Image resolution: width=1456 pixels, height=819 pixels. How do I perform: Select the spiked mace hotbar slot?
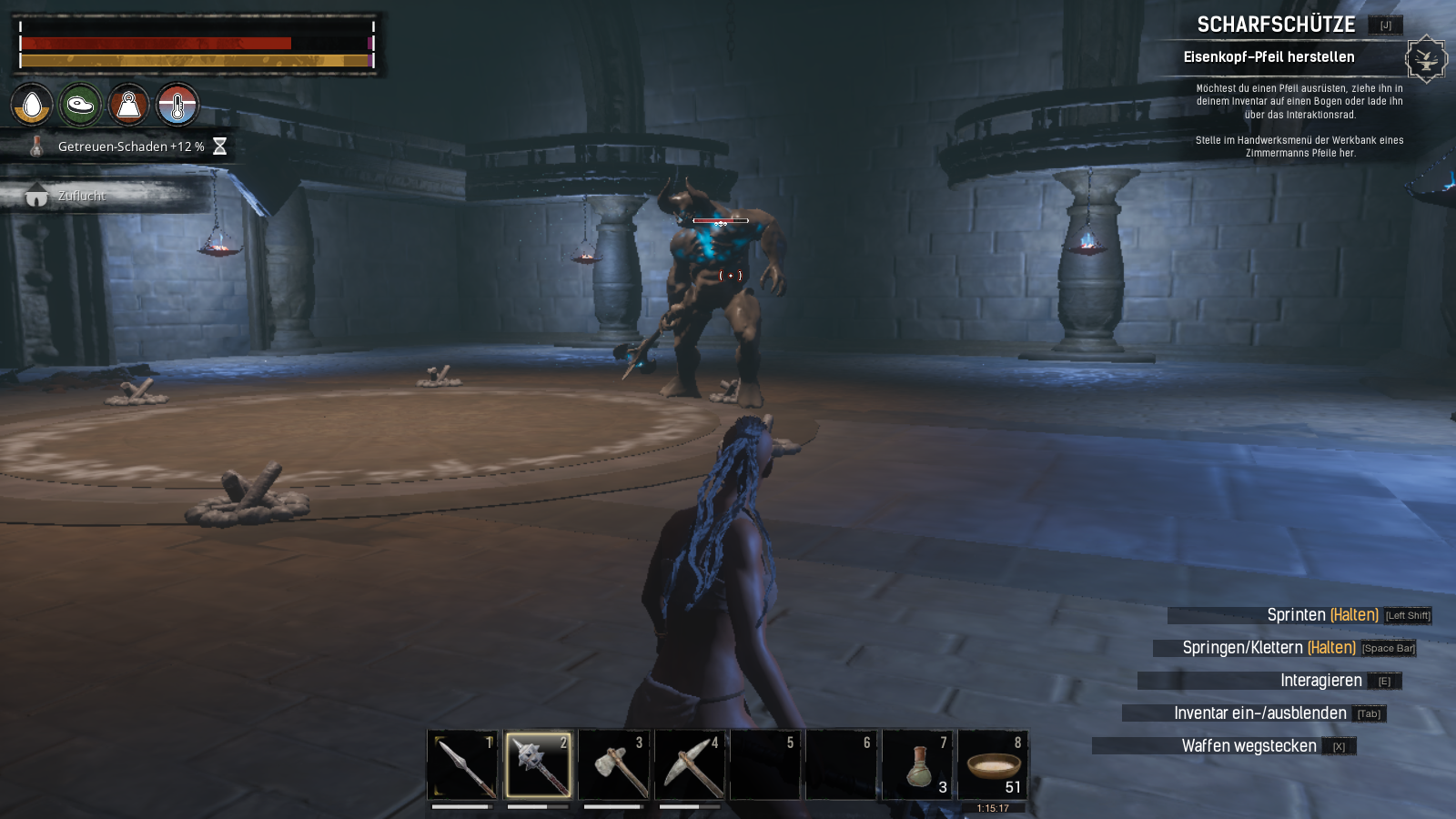click(x=538, y=764)
